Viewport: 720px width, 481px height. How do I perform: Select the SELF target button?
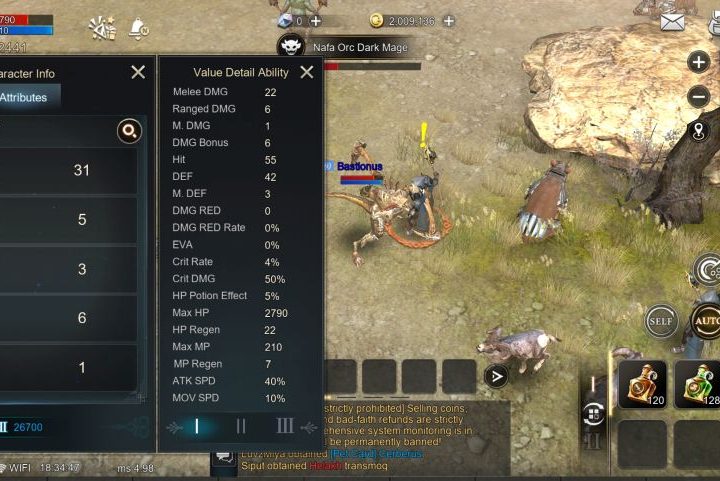pos(661,321)
